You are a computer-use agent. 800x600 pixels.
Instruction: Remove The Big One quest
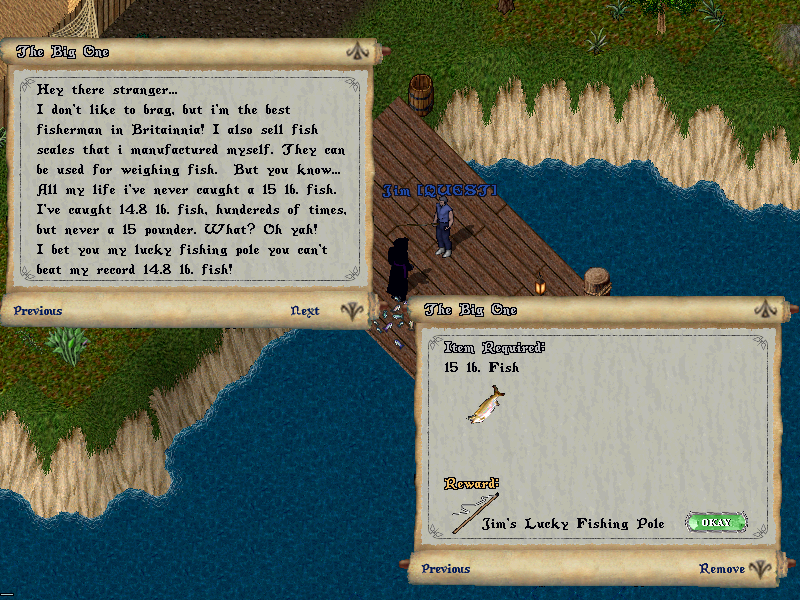[x=721, y=569]
